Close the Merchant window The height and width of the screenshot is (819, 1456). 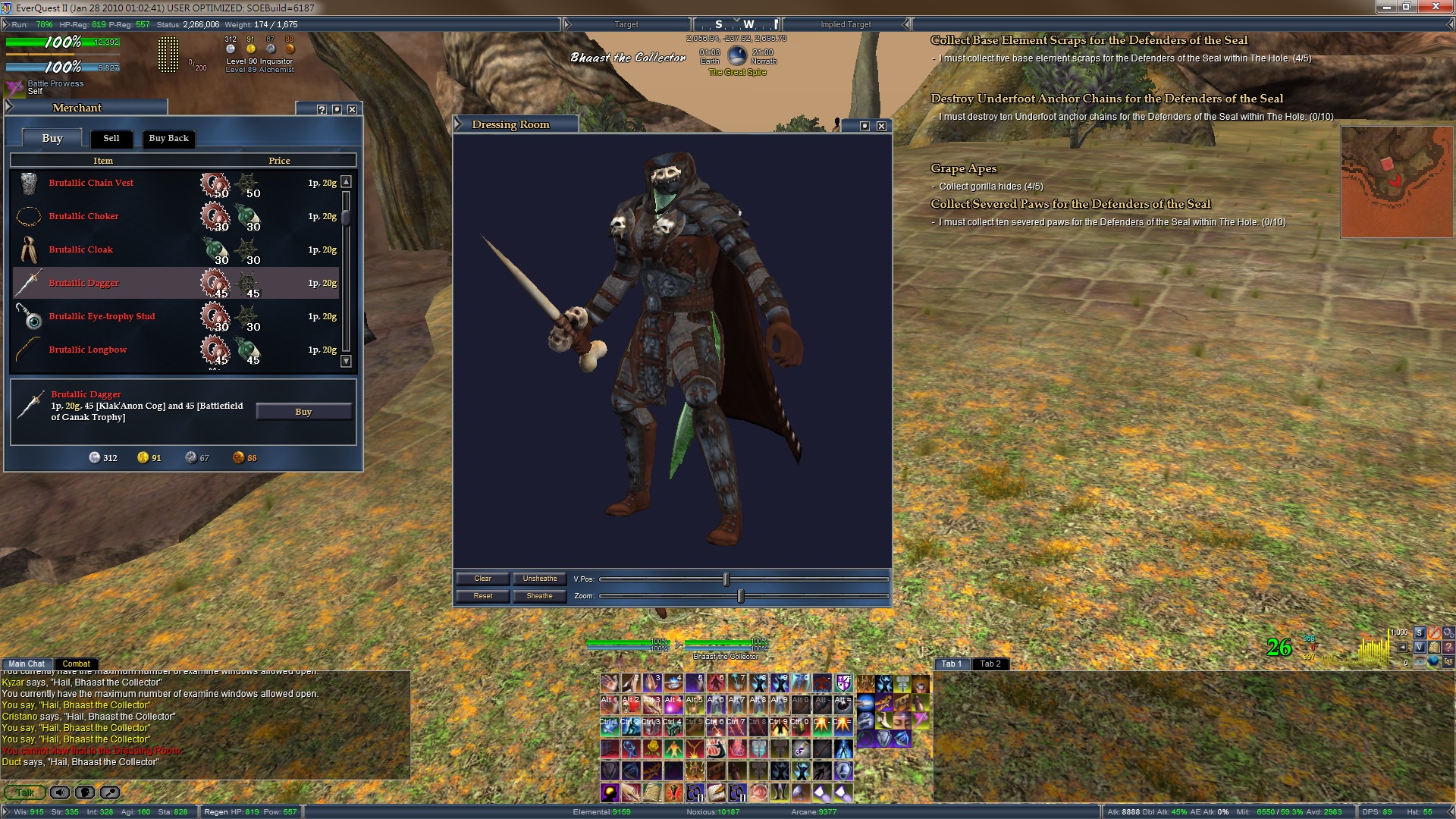(352, 109)
